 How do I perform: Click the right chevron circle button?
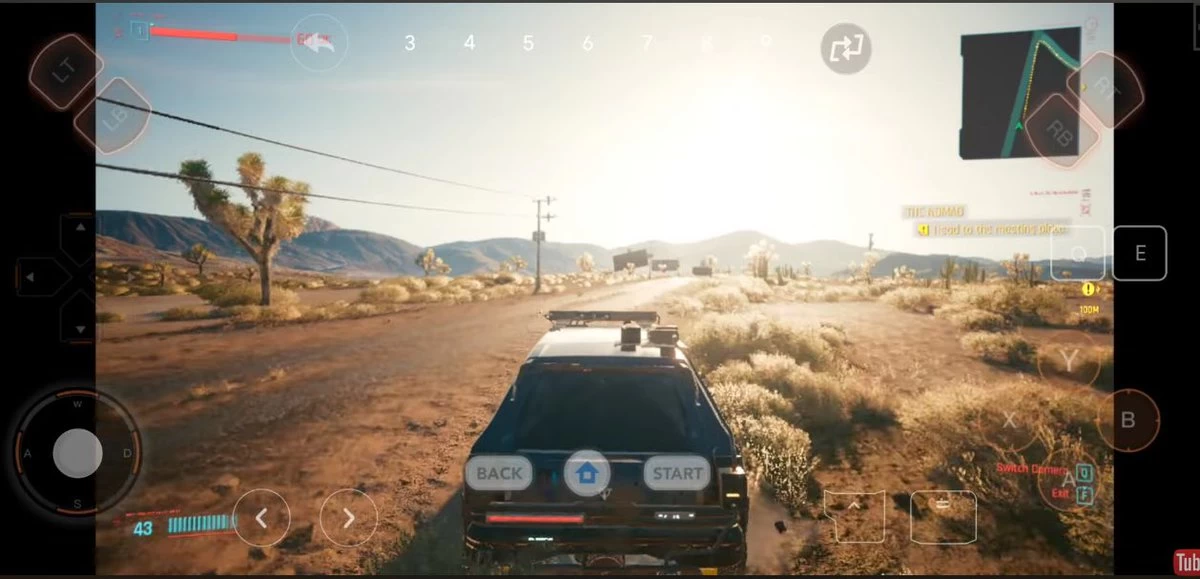(348, 518)
